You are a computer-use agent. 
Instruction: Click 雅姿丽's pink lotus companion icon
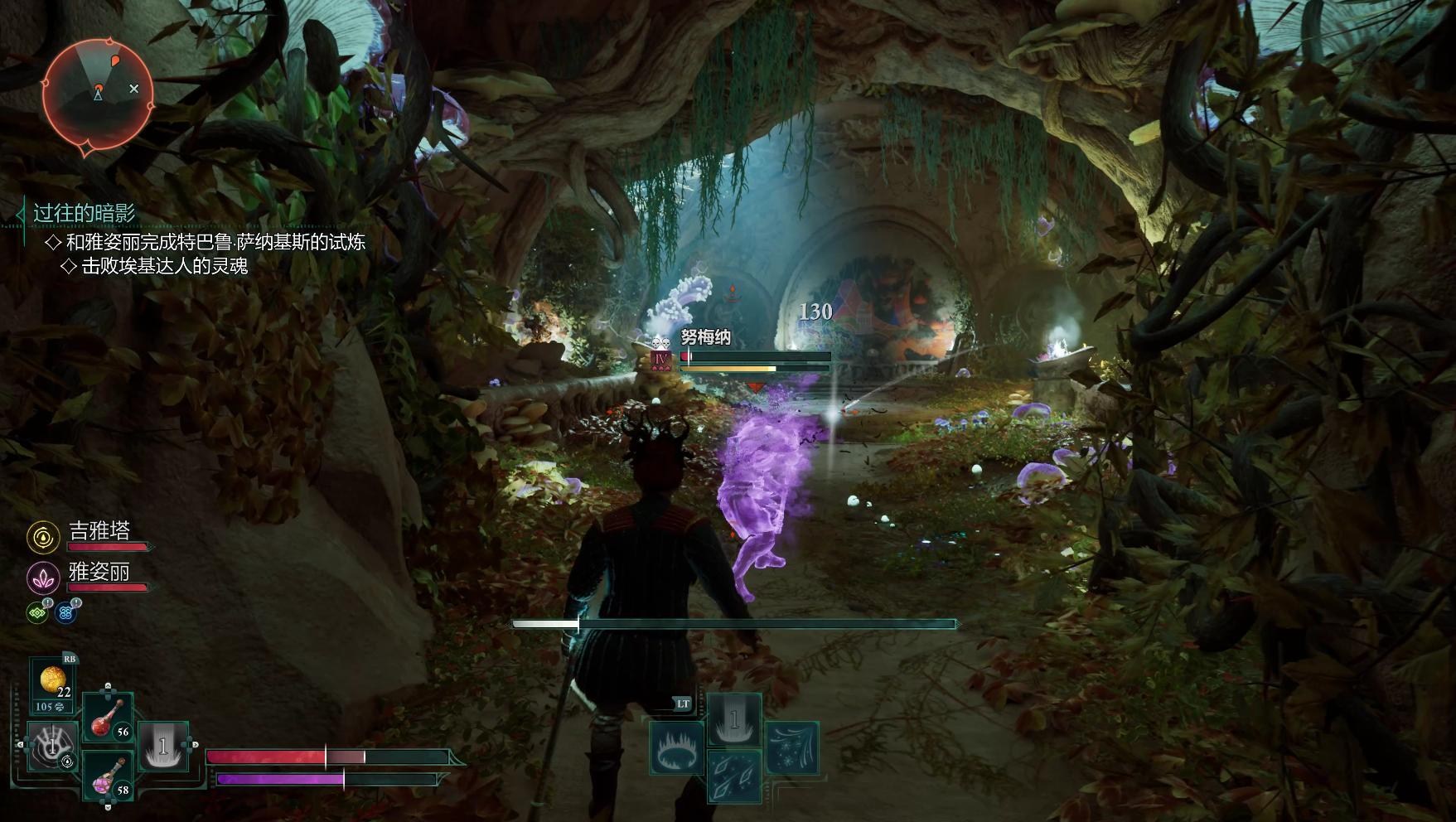42,578
